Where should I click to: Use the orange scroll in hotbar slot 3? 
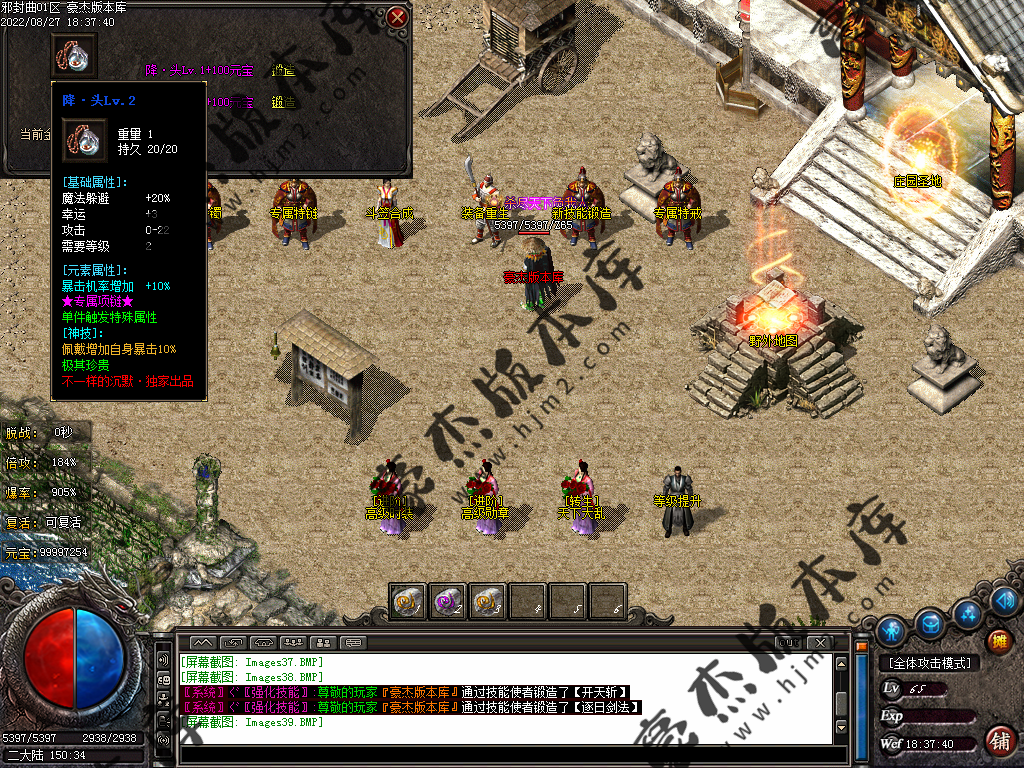pyautogui.click(x=487, y=601)
